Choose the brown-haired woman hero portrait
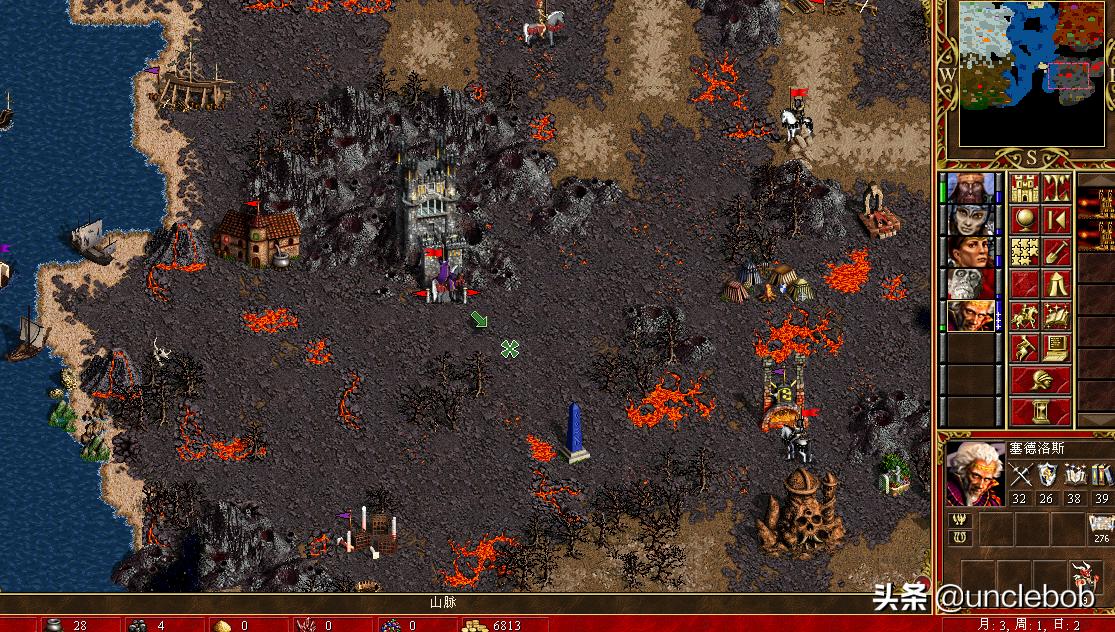 (971, 252)
